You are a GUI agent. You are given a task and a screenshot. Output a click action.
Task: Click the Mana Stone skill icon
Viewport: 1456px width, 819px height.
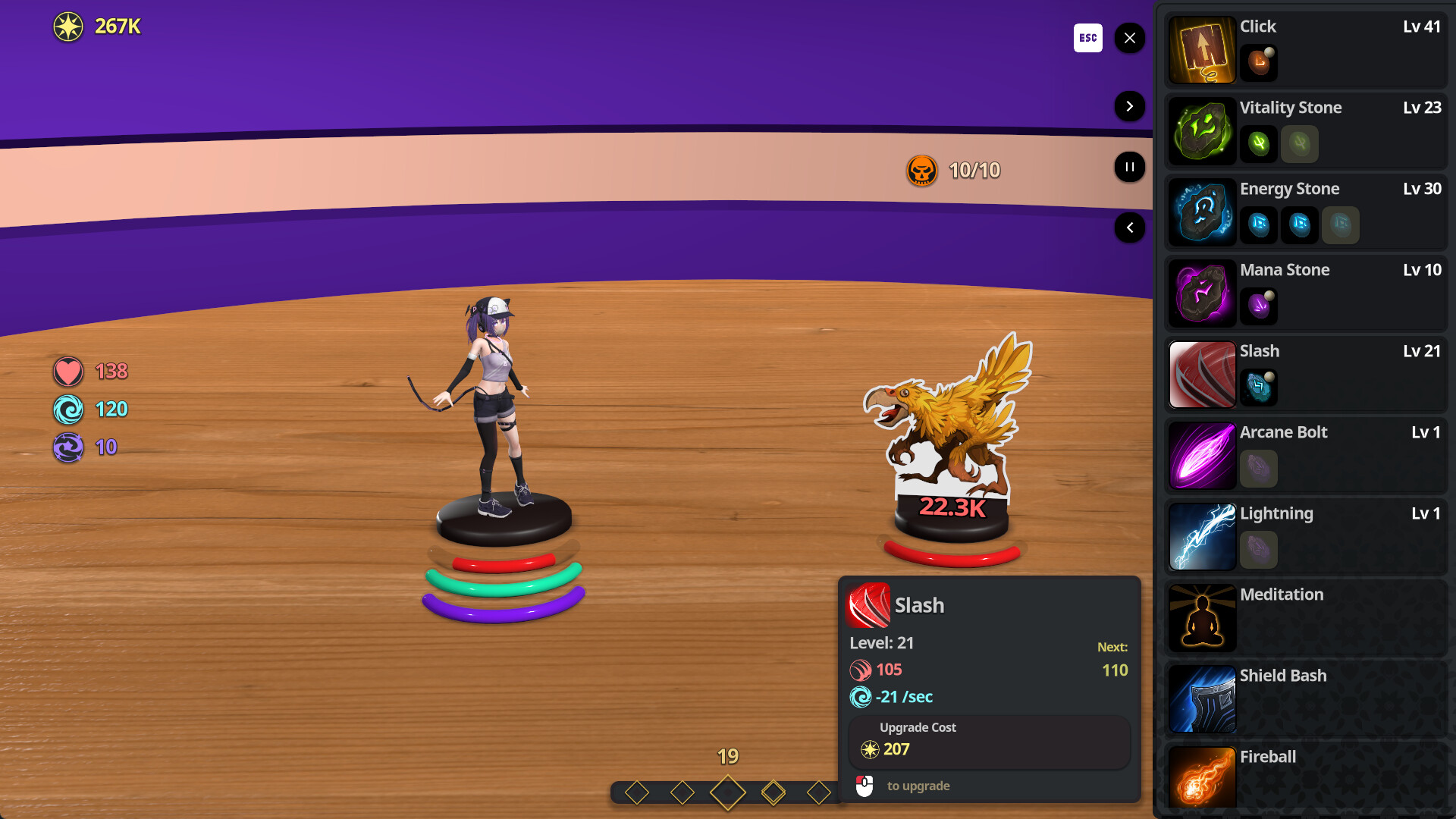1202,293
